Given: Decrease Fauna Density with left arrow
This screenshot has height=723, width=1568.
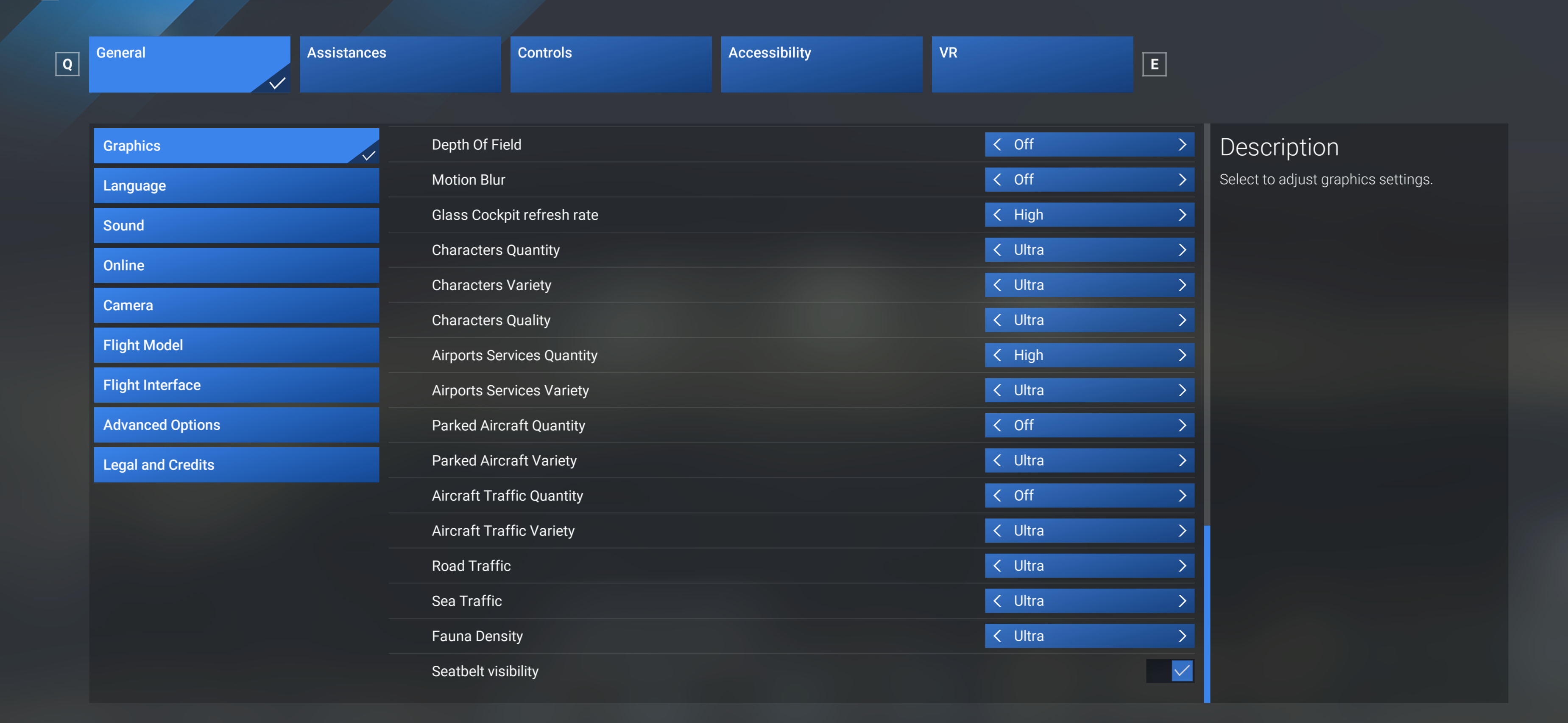Looking at the screenshot, I should 997,636.
